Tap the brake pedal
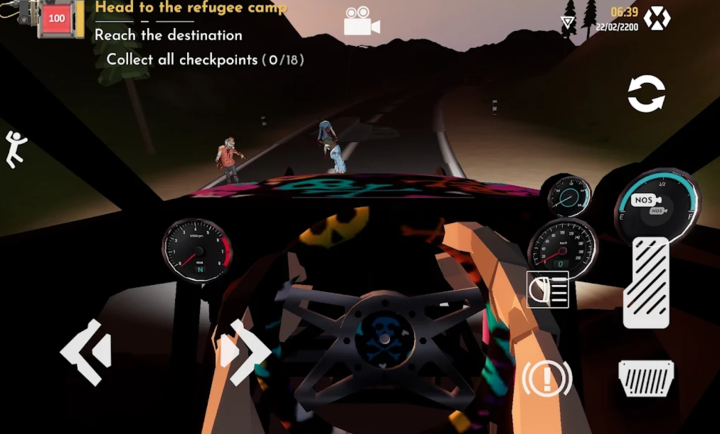720x434 pixels. pyautogui.click(x=646, y=378)
